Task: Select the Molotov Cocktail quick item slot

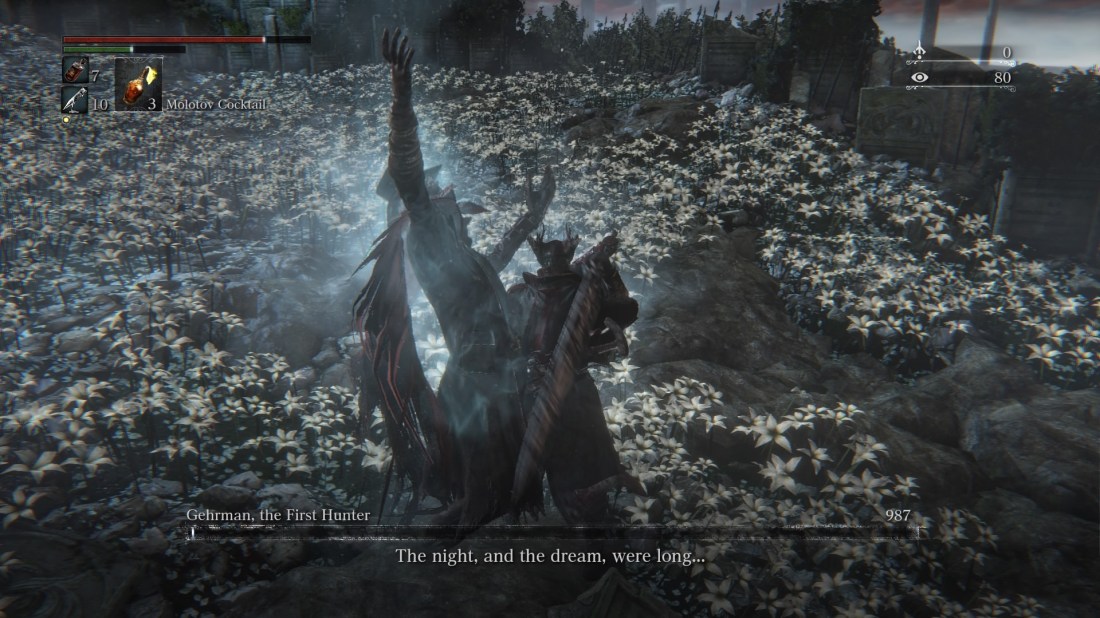Action: click(x=138, y=84)
